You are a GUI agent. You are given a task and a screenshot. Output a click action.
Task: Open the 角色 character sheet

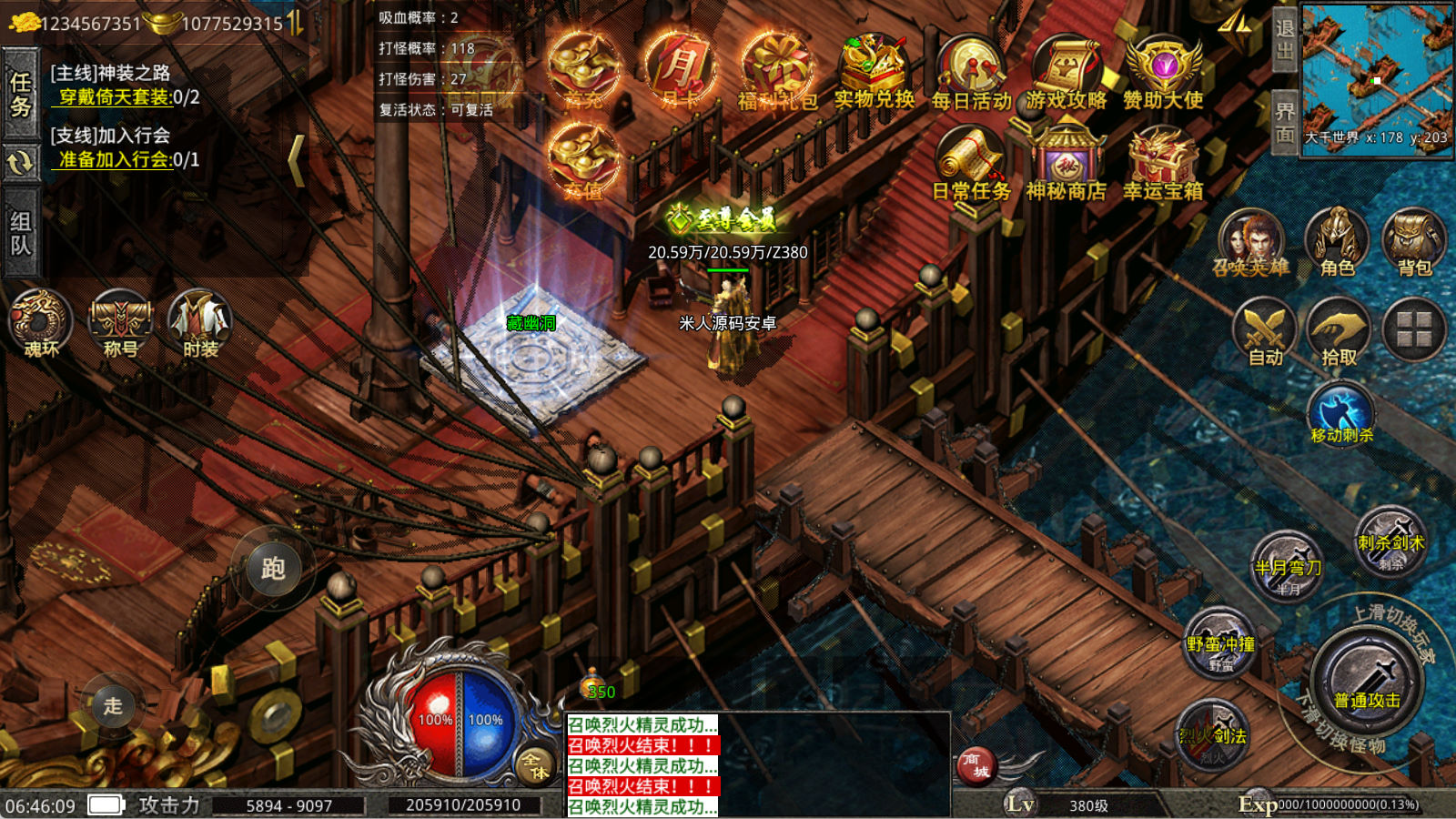click(1337, 242)
